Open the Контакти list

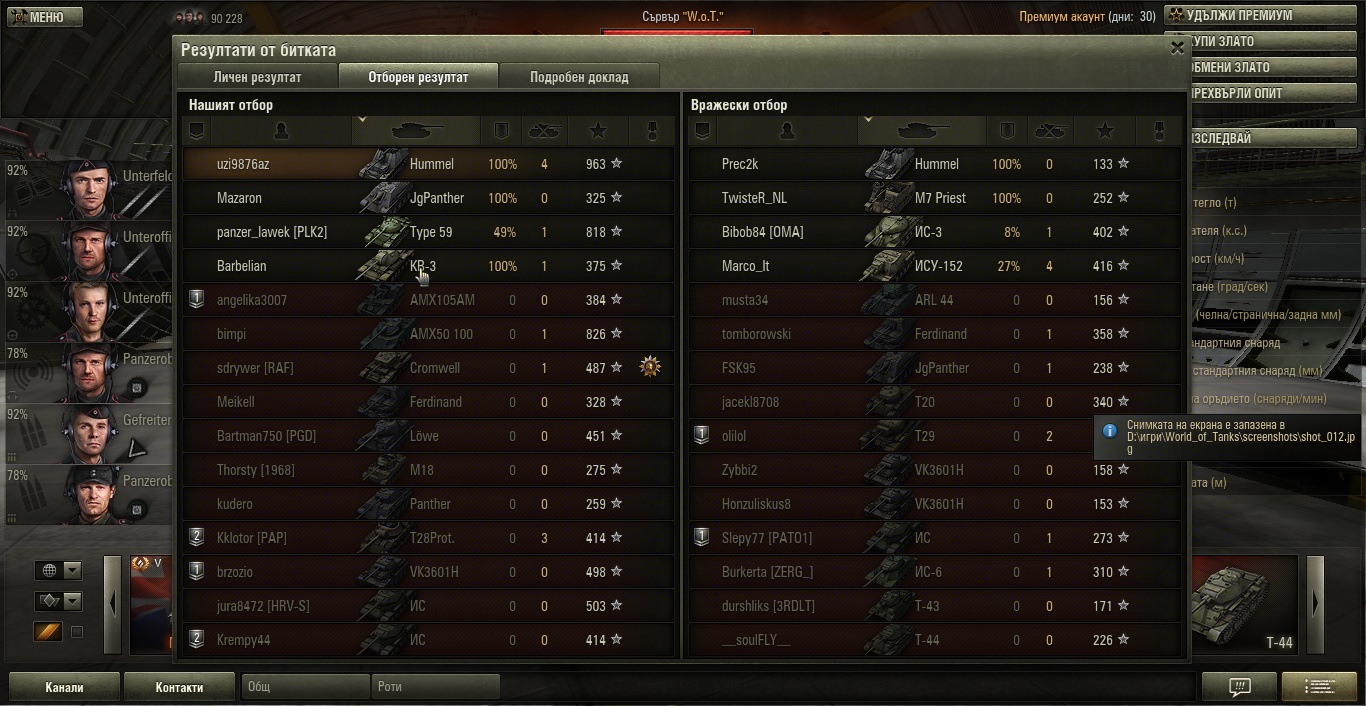tap(179, 687)
